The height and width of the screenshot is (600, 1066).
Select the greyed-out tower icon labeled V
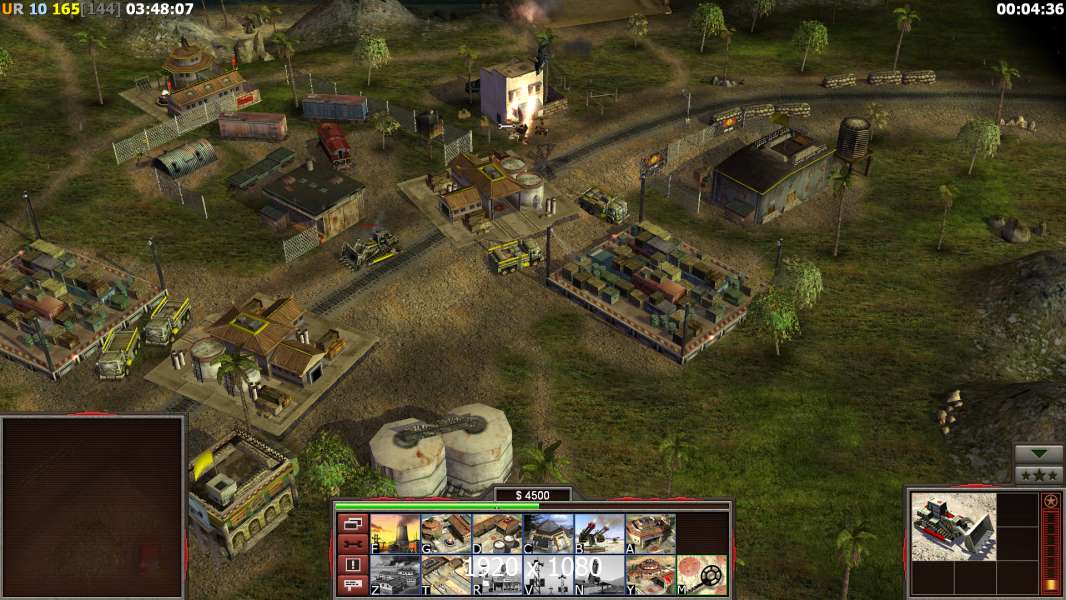pyautogui.click(x=548, y=575)
